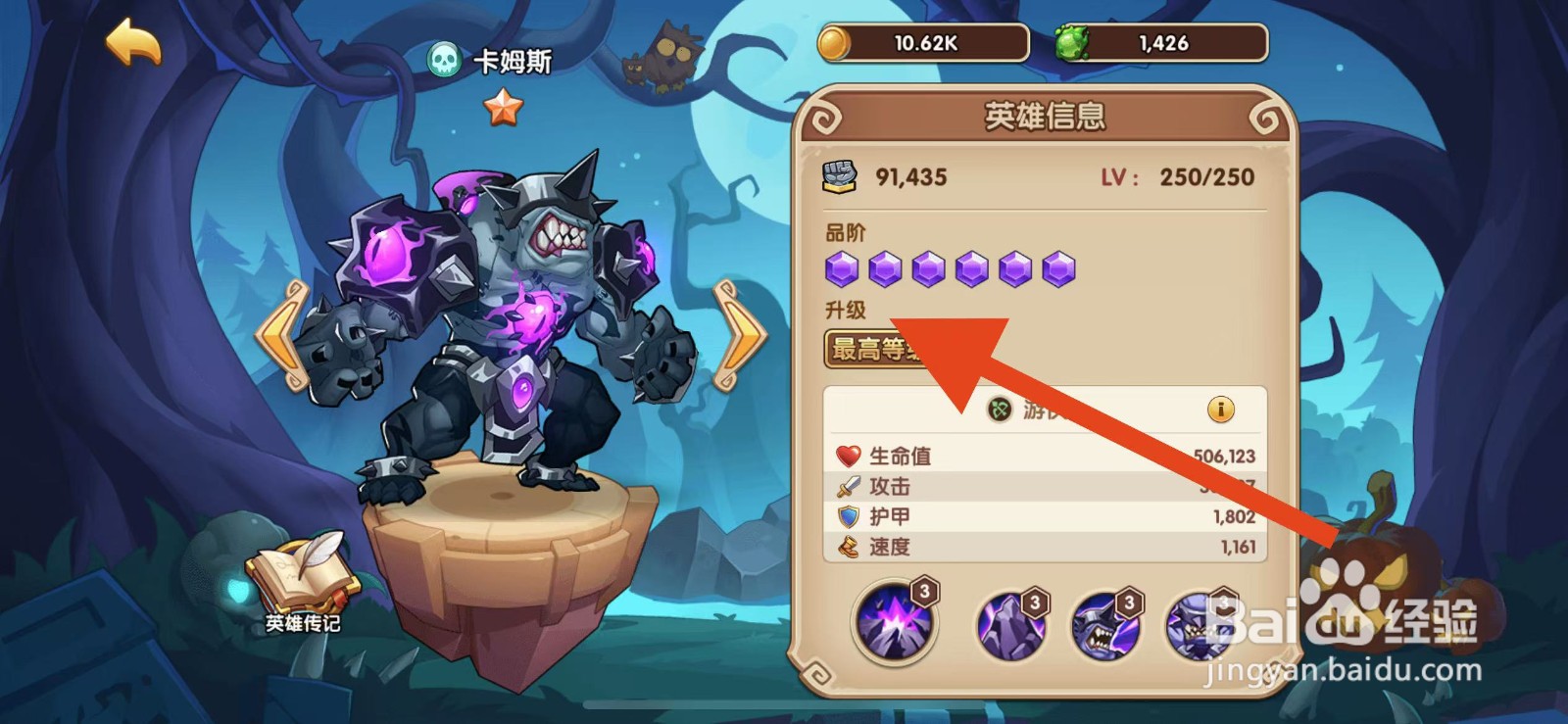This screenshot has width=1568, height=724.
Task: Click the green gem resource icon
Action: (1073, 41)
